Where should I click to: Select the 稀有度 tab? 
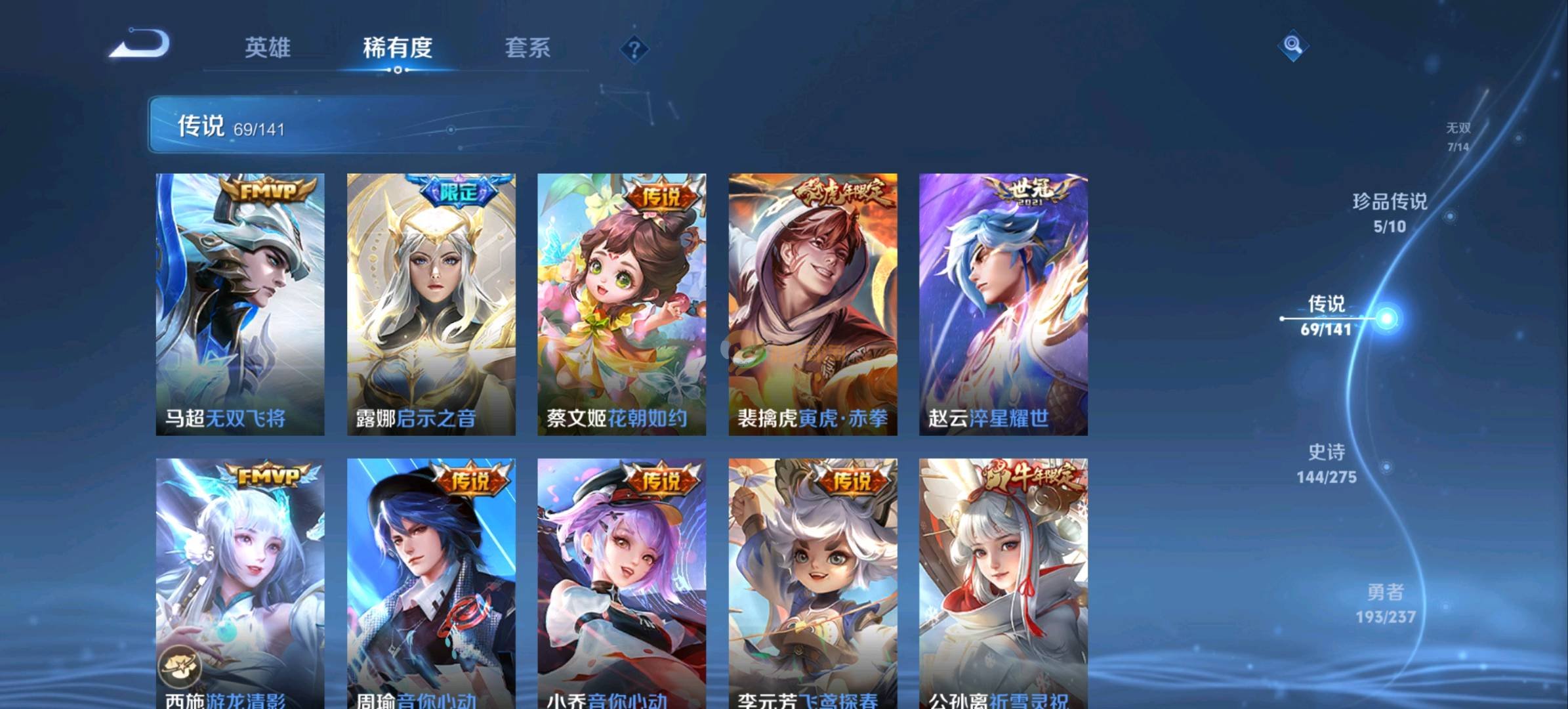point(398,47)
